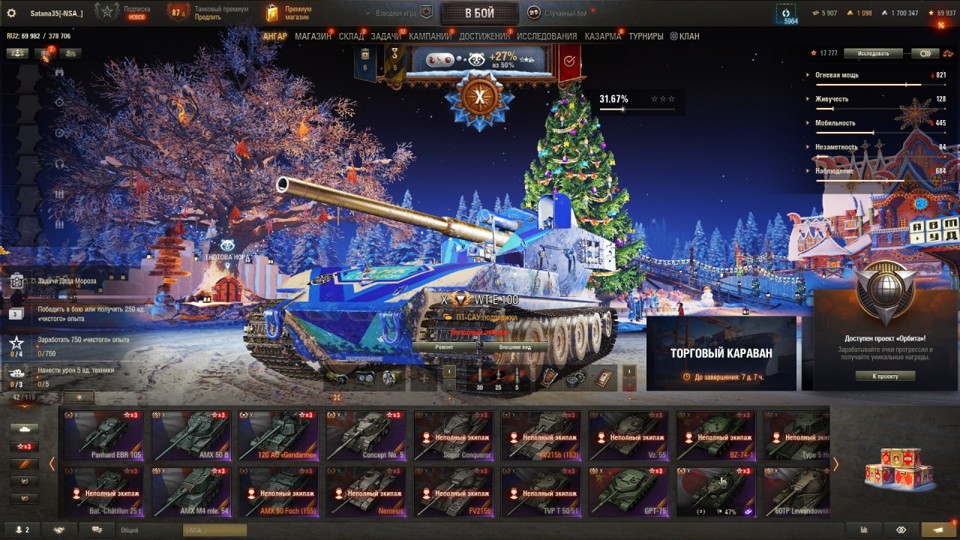This screenshot has width=960, height=540.
Task: Start a battle with the «В БОЙ» button
Action: click(479, 13)
